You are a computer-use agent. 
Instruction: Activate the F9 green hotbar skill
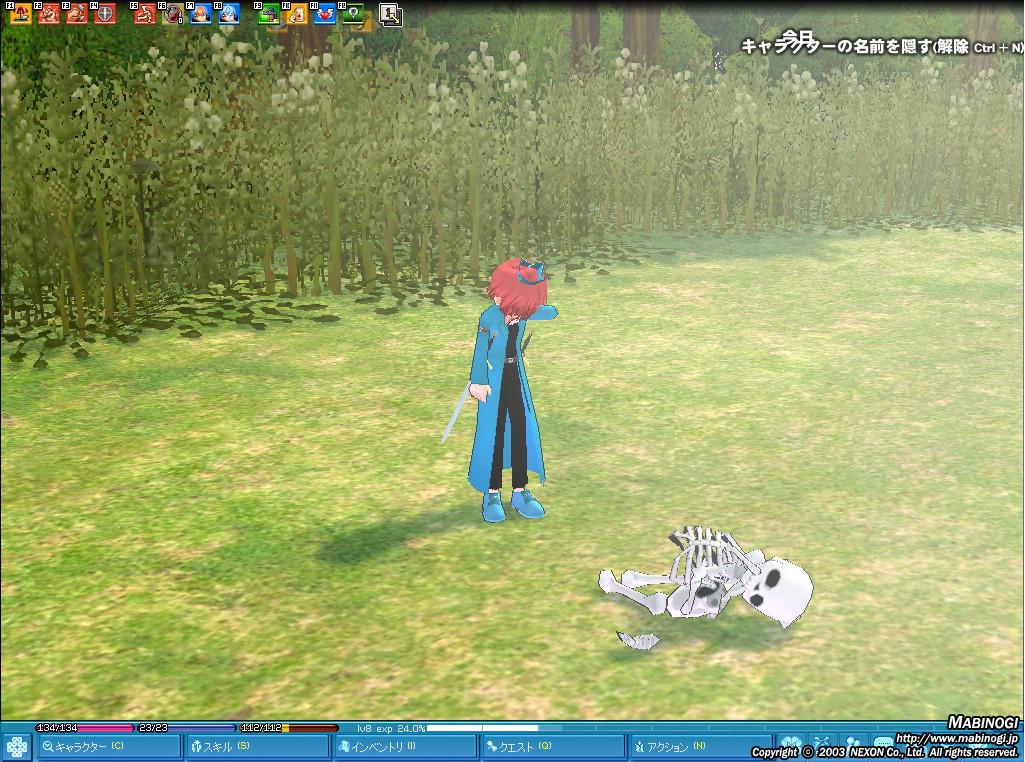(269, 14)
